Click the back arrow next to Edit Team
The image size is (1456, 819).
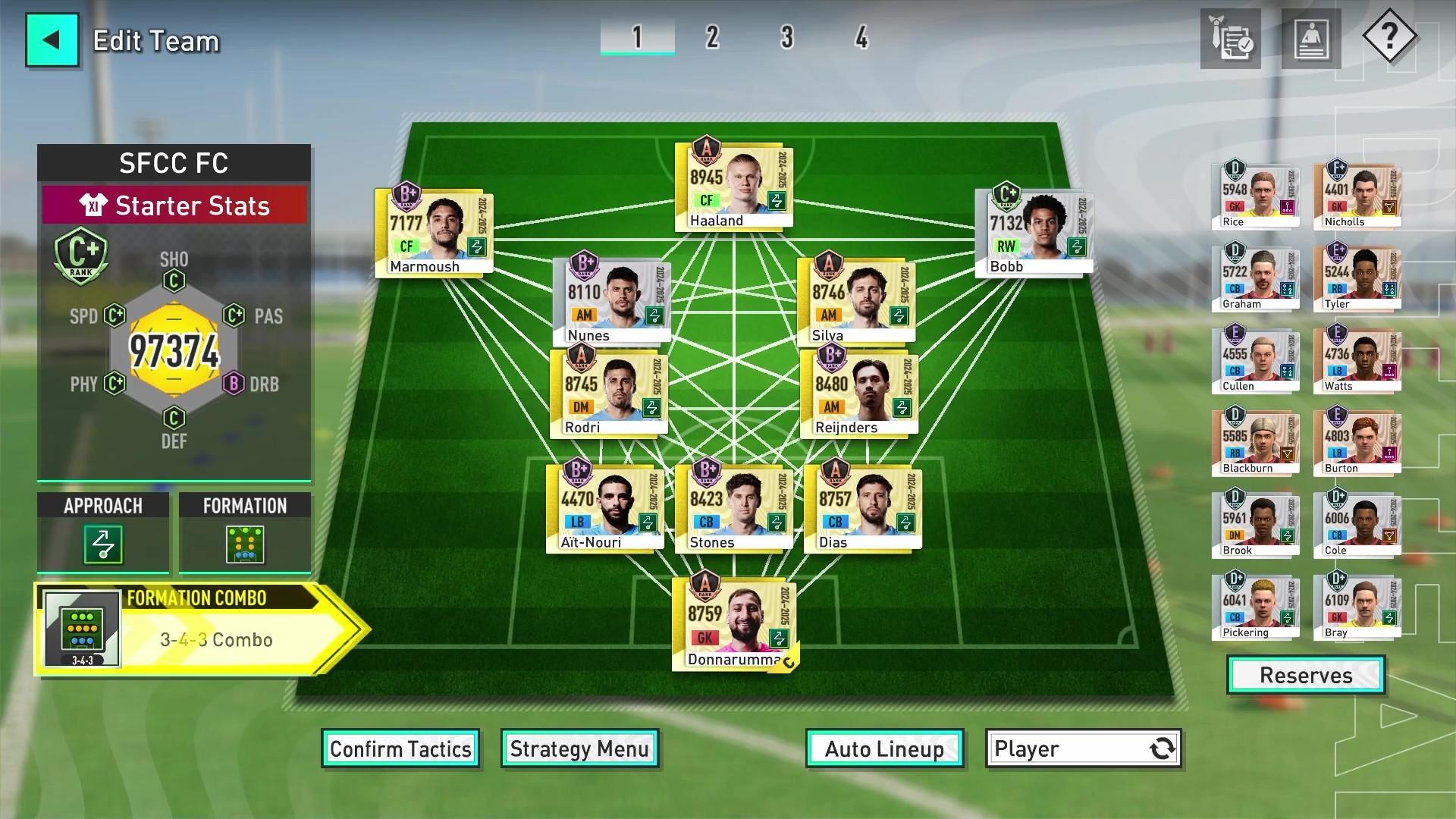[x=52, y=39]
